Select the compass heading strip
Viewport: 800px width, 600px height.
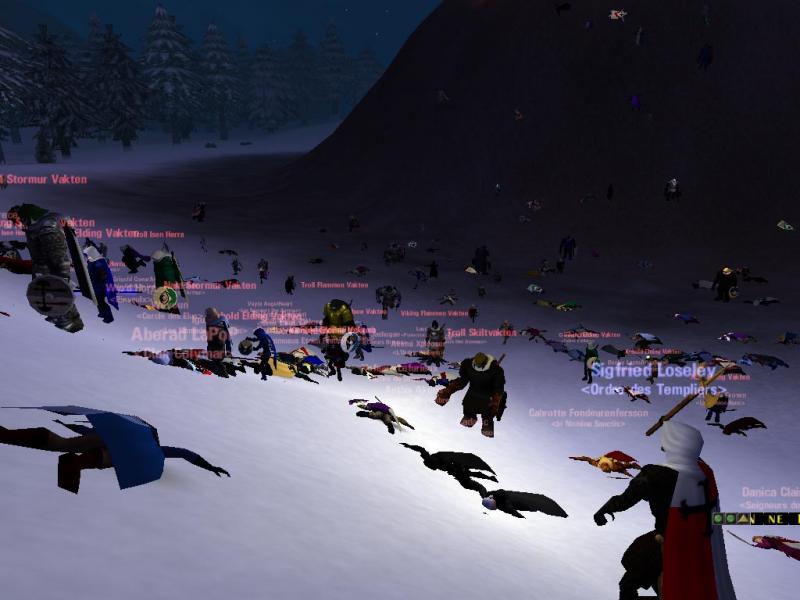pos(776,519)
